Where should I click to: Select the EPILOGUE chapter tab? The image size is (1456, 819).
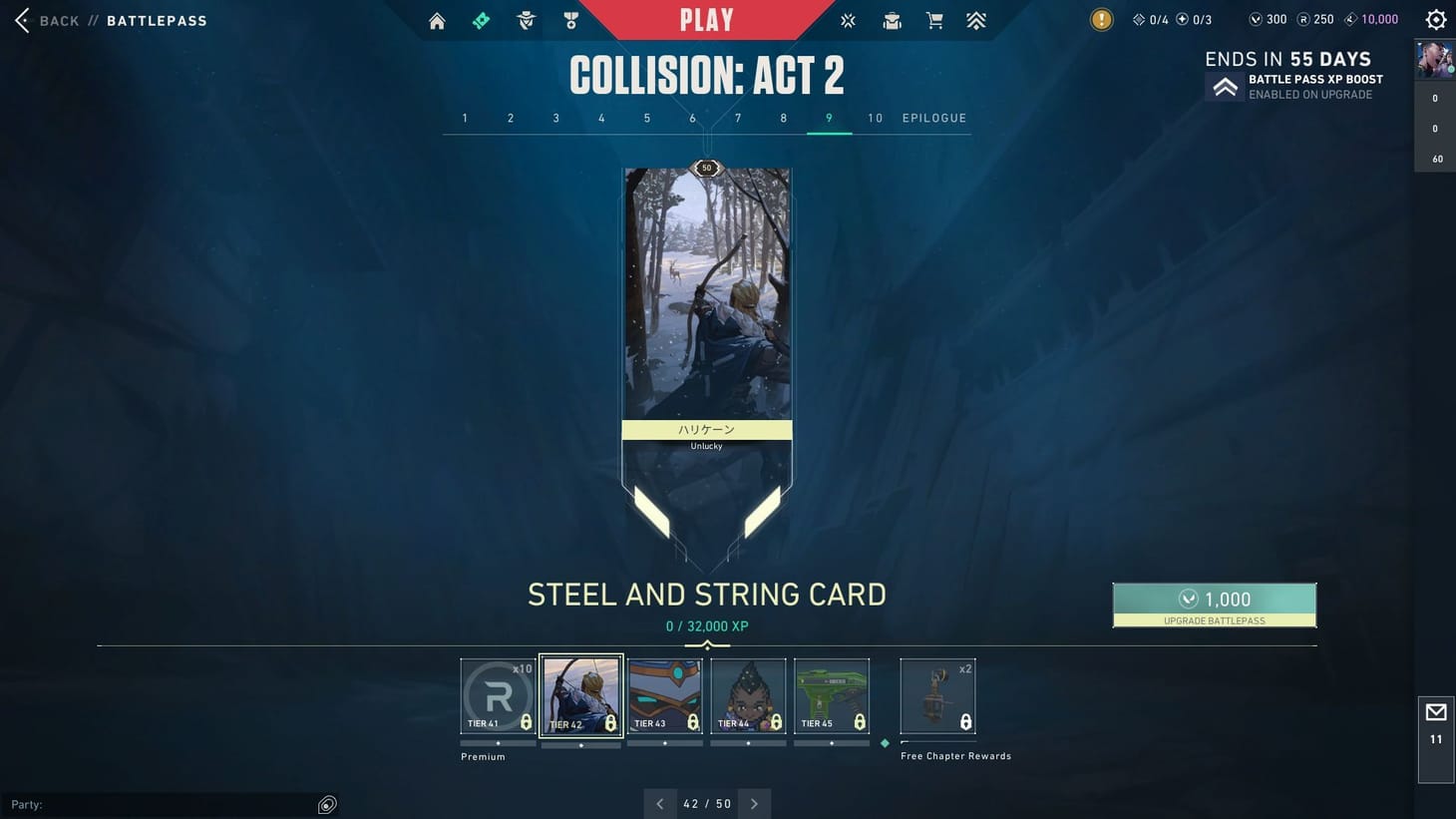click(933, 118)
